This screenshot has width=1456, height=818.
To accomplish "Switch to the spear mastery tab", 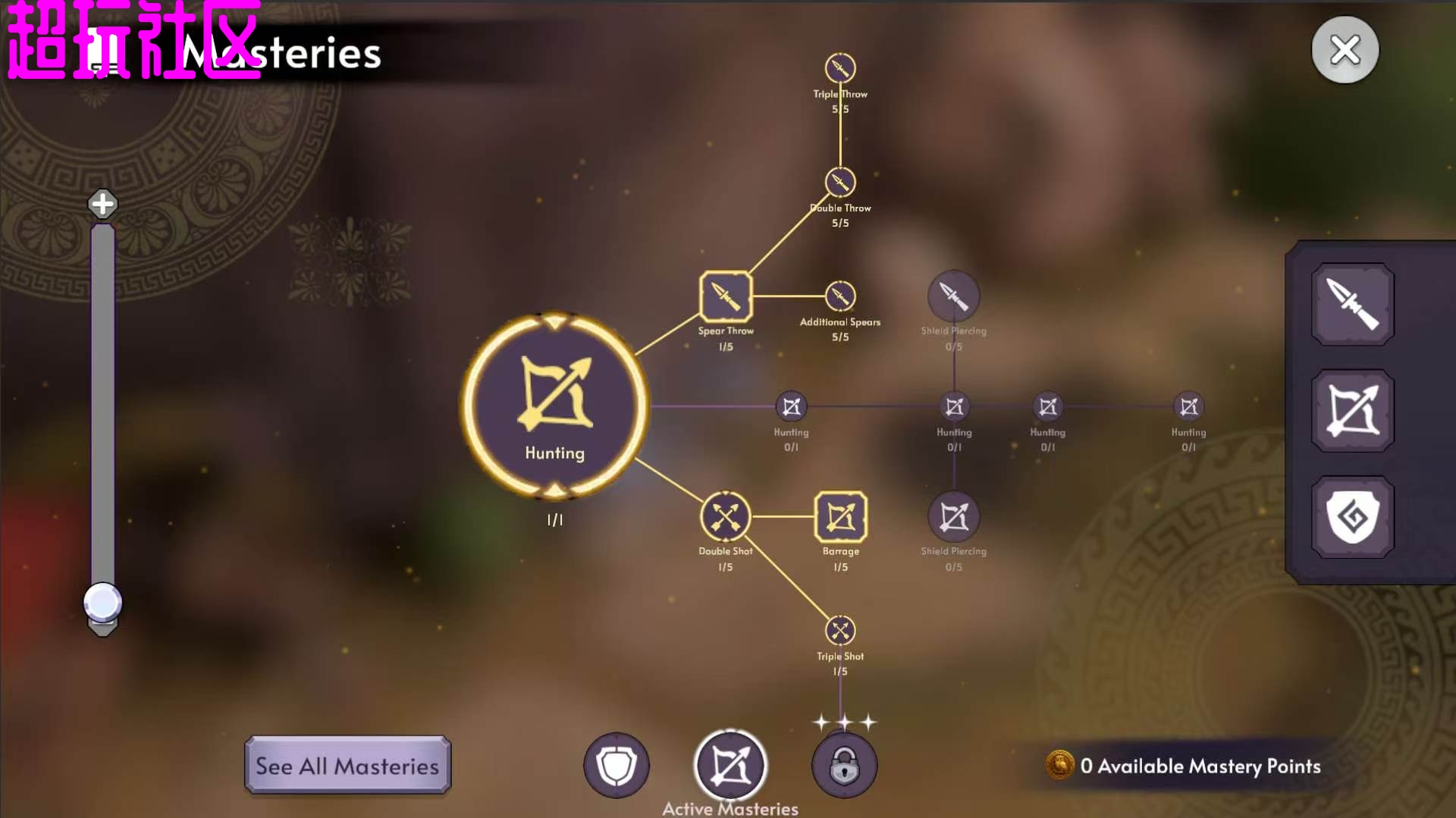I will 1352,304.
